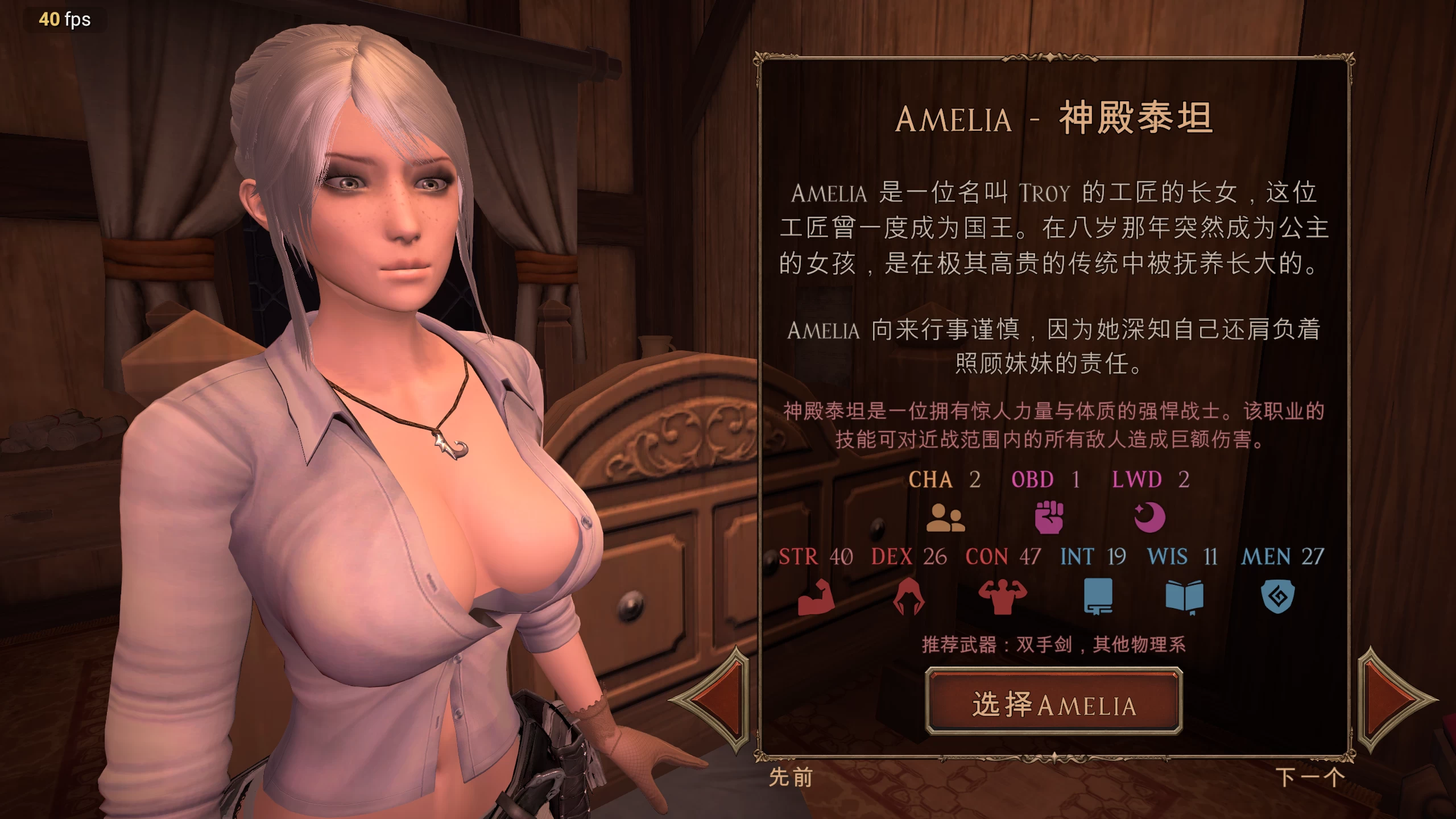1456x819 pixels.
Task: Click the DEX dexterity icon
Action: [907, 597]
